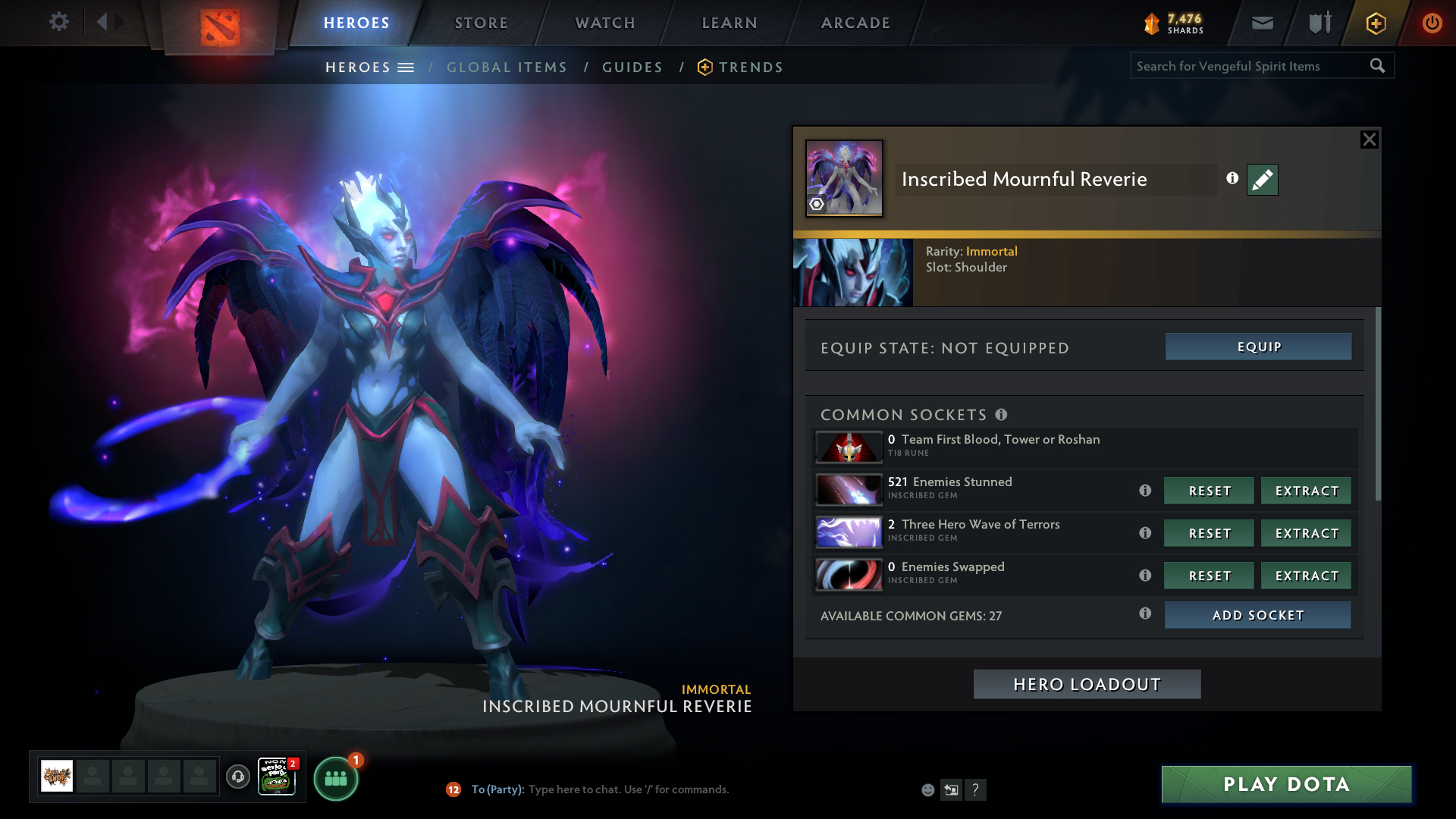The height and width of the screenshot is (819, 1456).
Task: Rename item with the pencil edit button
Action: point(1262,180)
